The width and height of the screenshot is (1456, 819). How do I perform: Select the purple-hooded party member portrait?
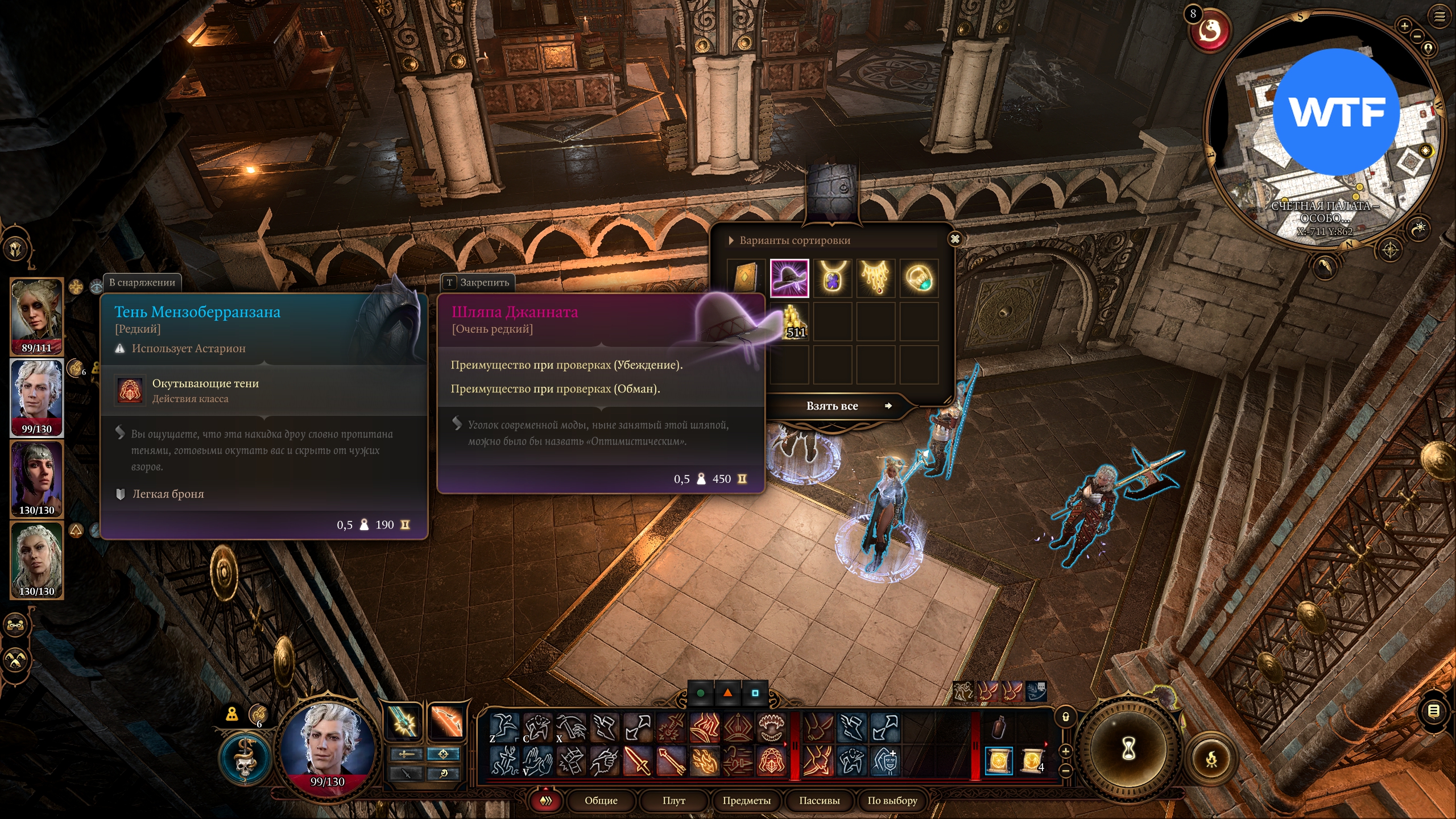click(x=36, y=479)
